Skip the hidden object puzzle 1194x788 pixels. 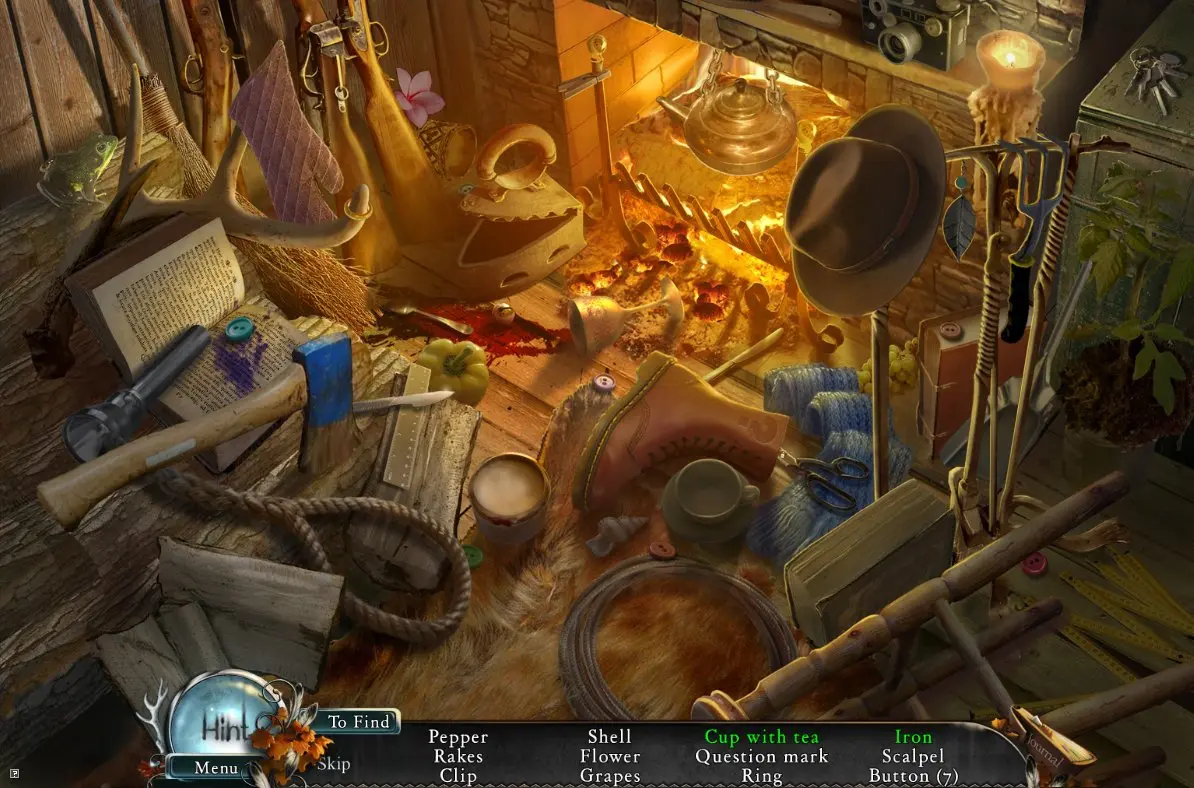pos(334,764)
